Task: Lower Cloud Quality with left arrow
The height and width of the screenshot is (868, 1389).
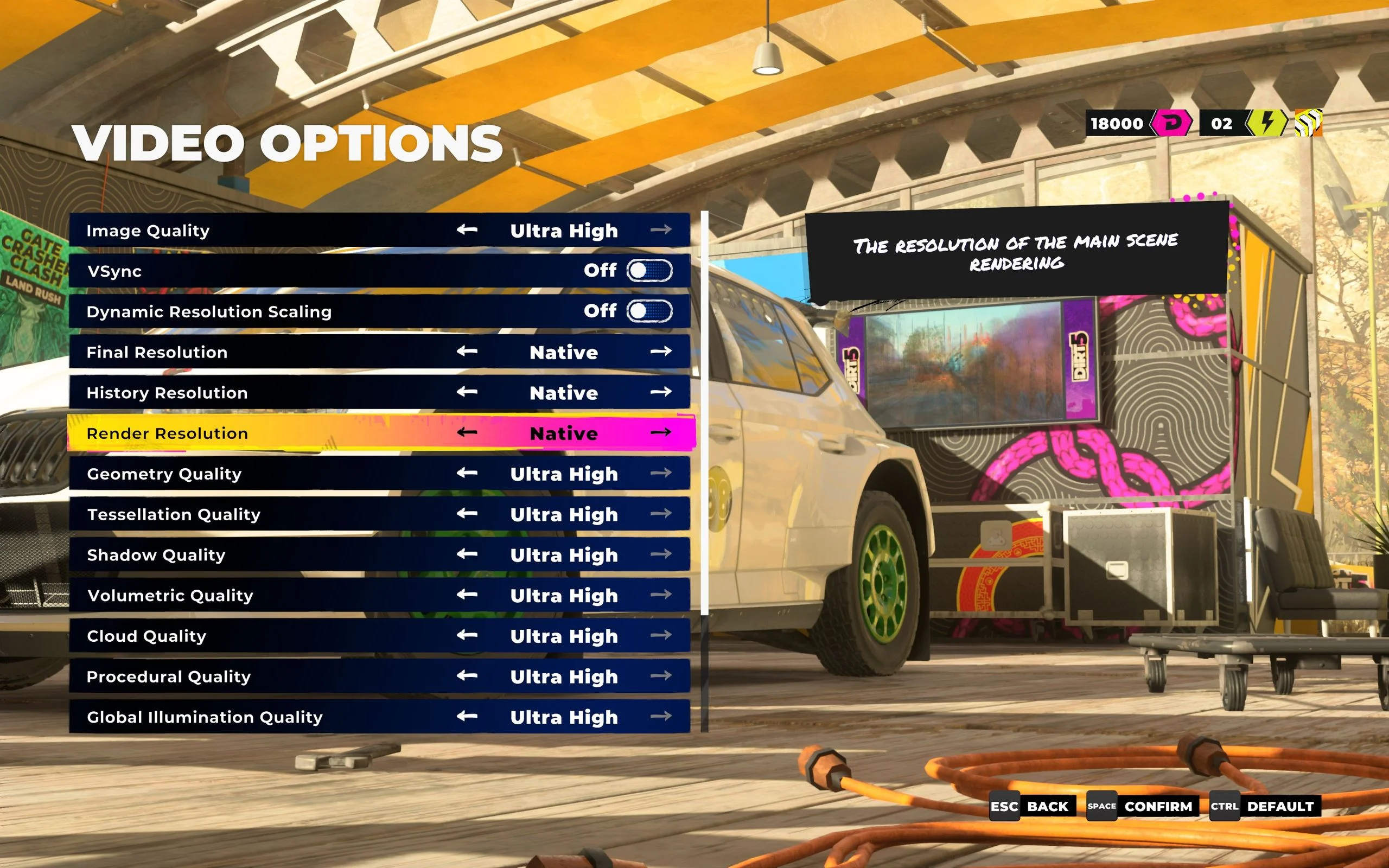Action: (x=467, y=635)
